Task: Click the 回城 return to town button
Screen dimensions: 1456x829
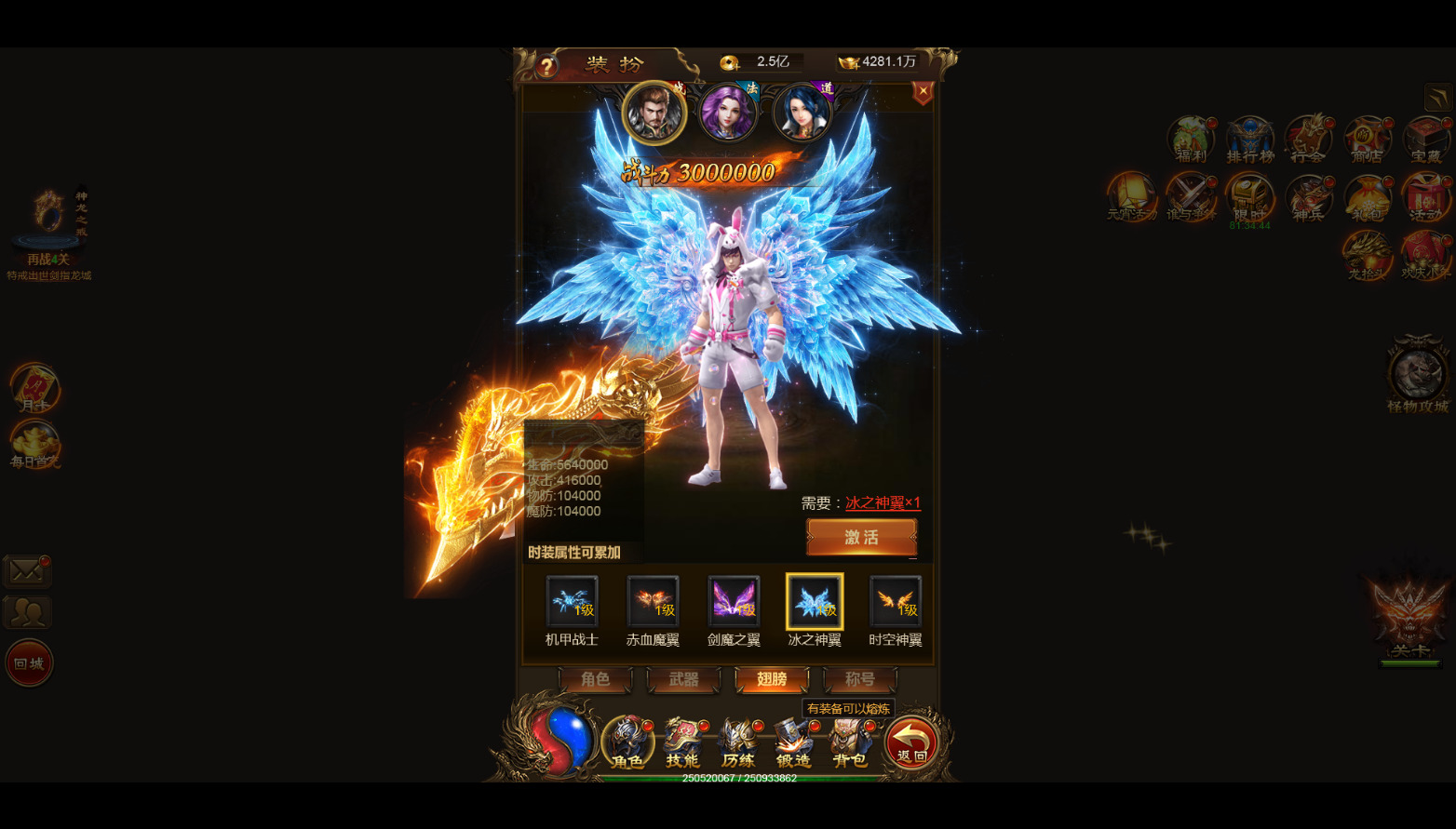Action: 29,663
